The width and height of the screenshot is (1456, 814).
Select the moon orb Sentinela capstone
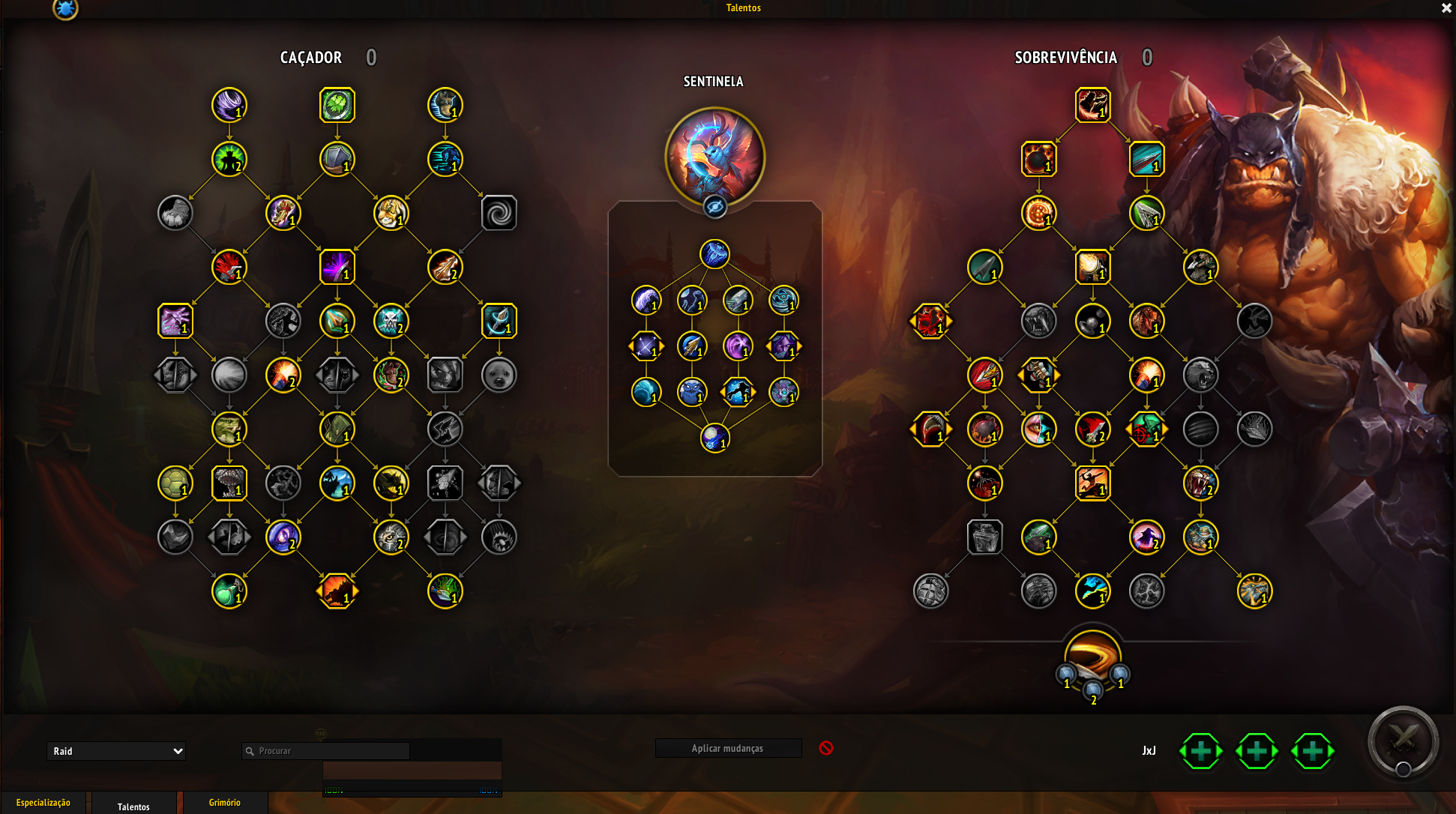click(715, 438)
